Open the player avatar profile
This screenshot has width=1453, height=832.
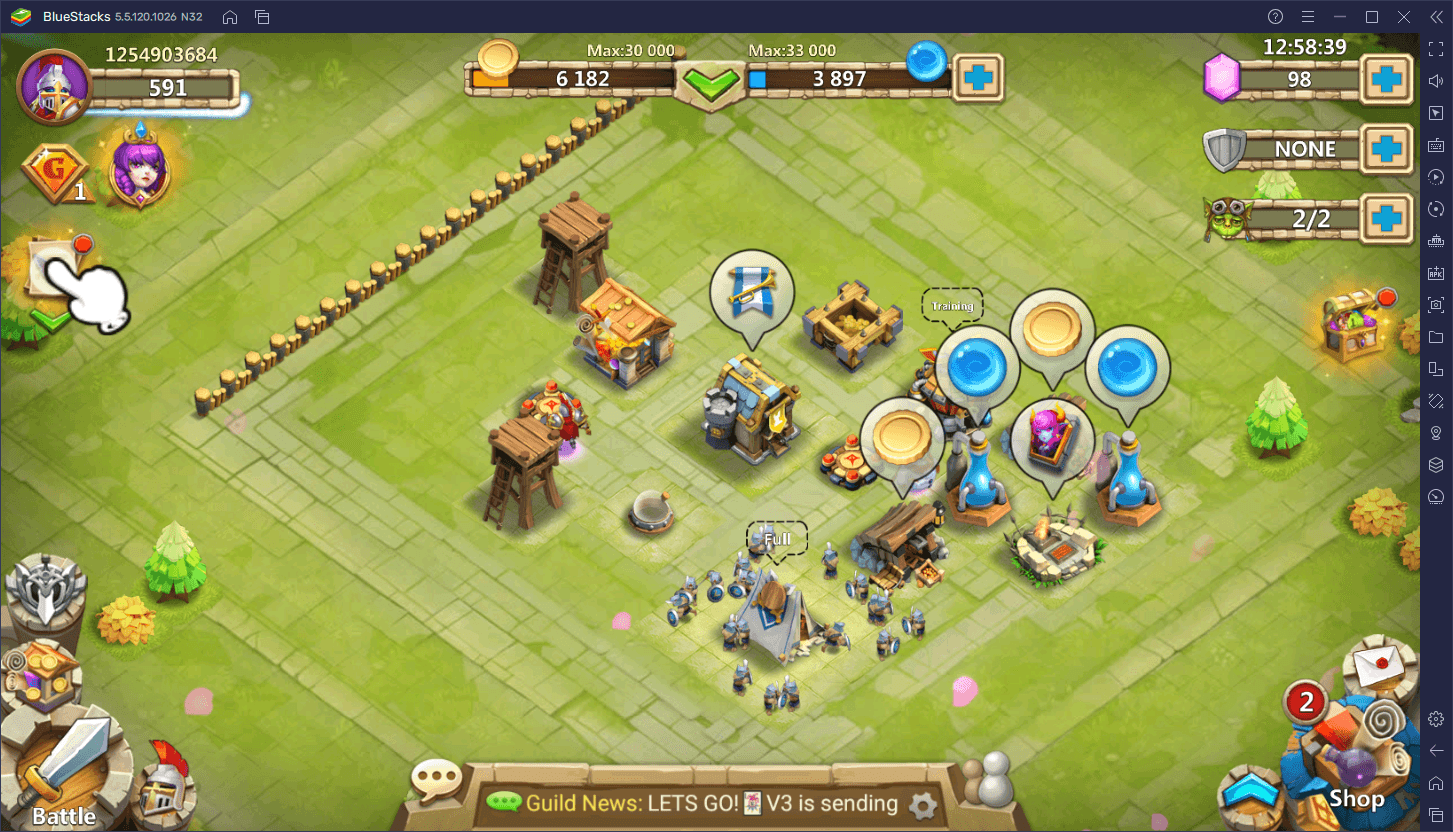click(53, 86)
